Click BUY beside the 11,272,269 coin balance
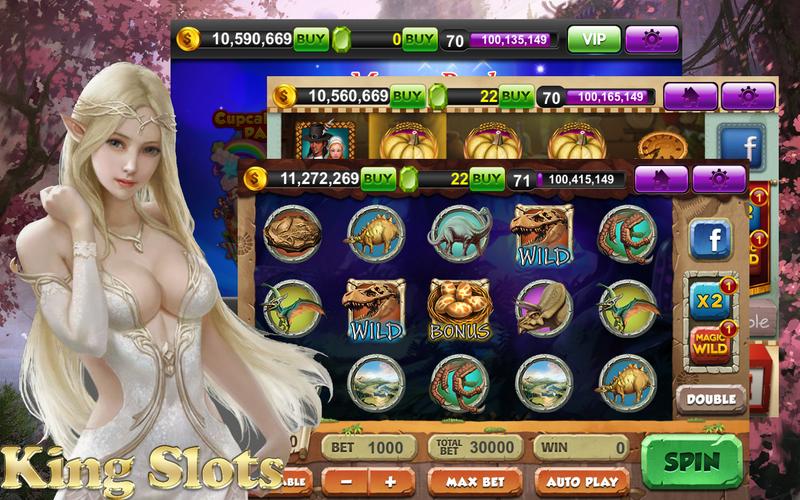 coord(378,179)
